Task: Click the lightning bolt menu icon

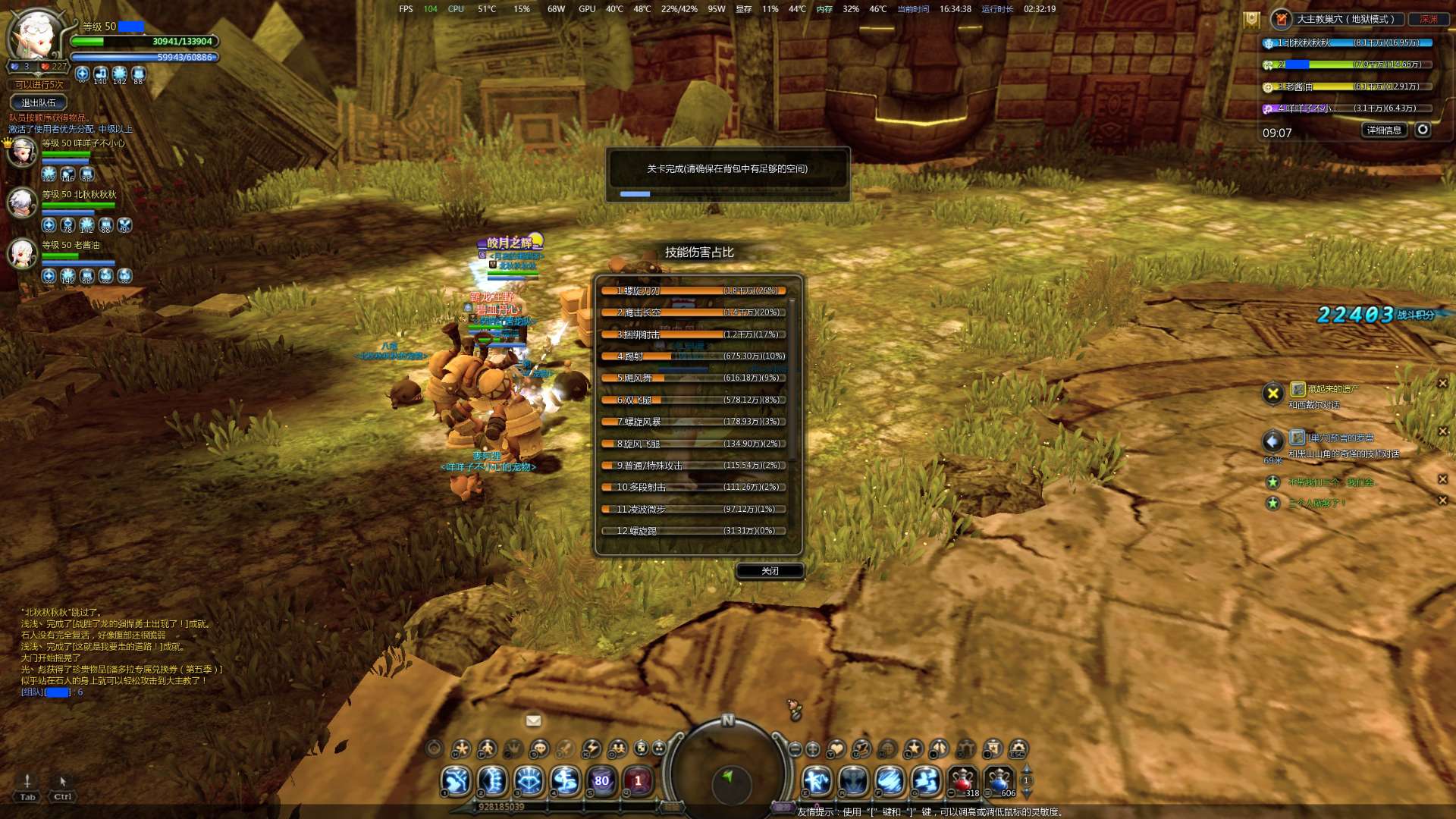Action: point(591,749)
